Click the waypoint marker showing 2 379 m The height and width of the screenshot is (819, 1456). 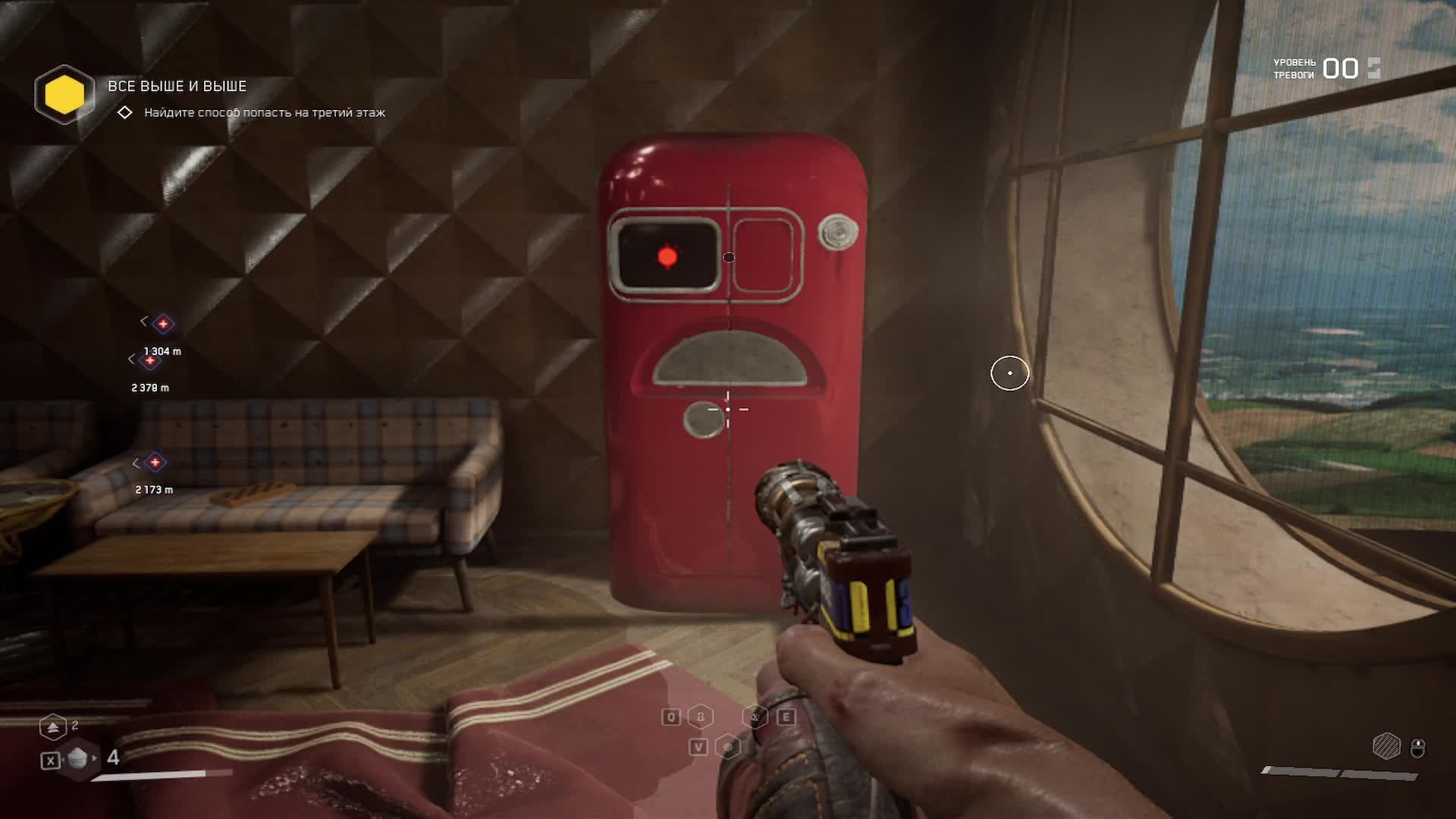pos(150,361)
